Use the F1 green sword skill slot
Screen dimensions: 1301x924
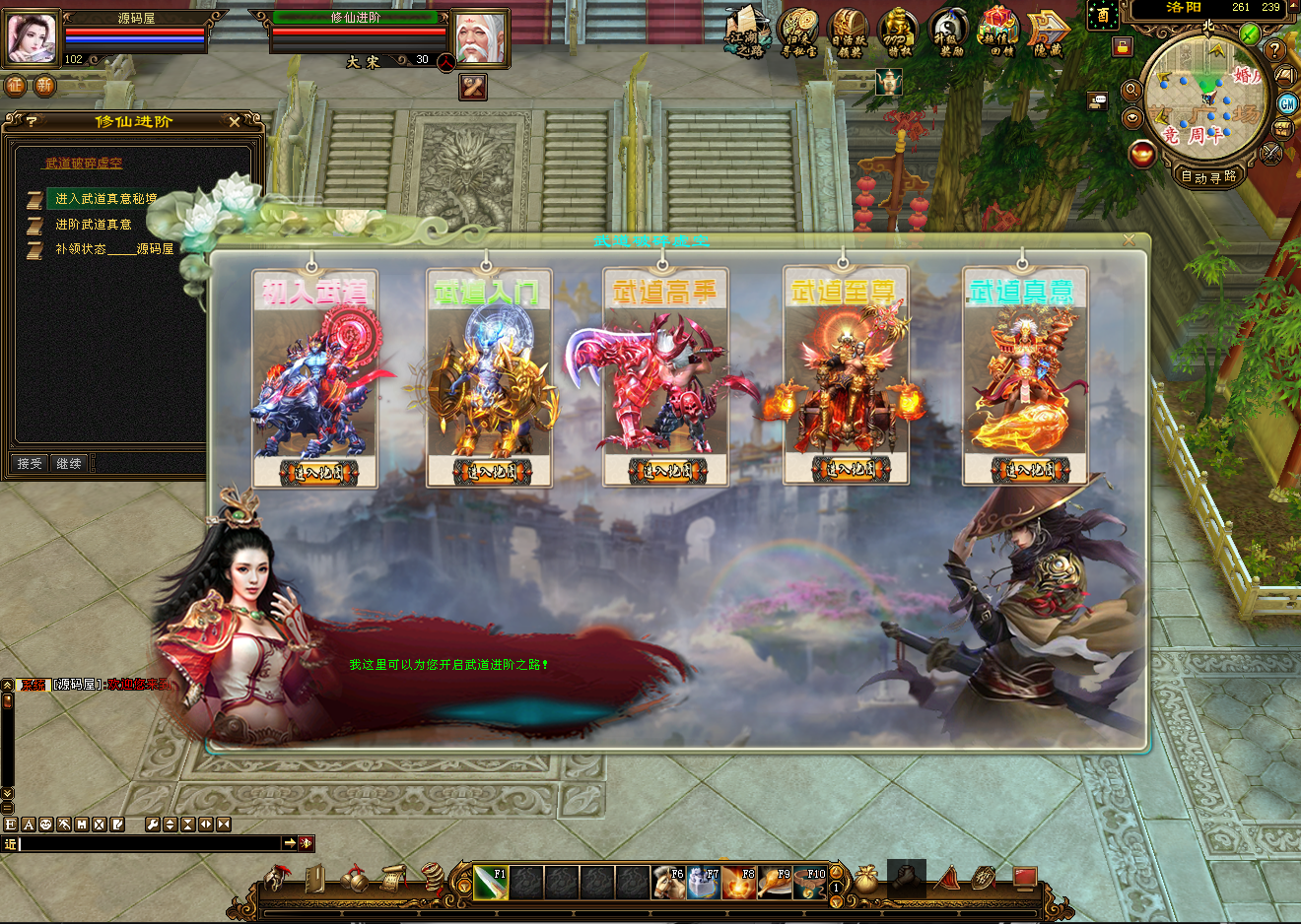(x=491, y=883)
